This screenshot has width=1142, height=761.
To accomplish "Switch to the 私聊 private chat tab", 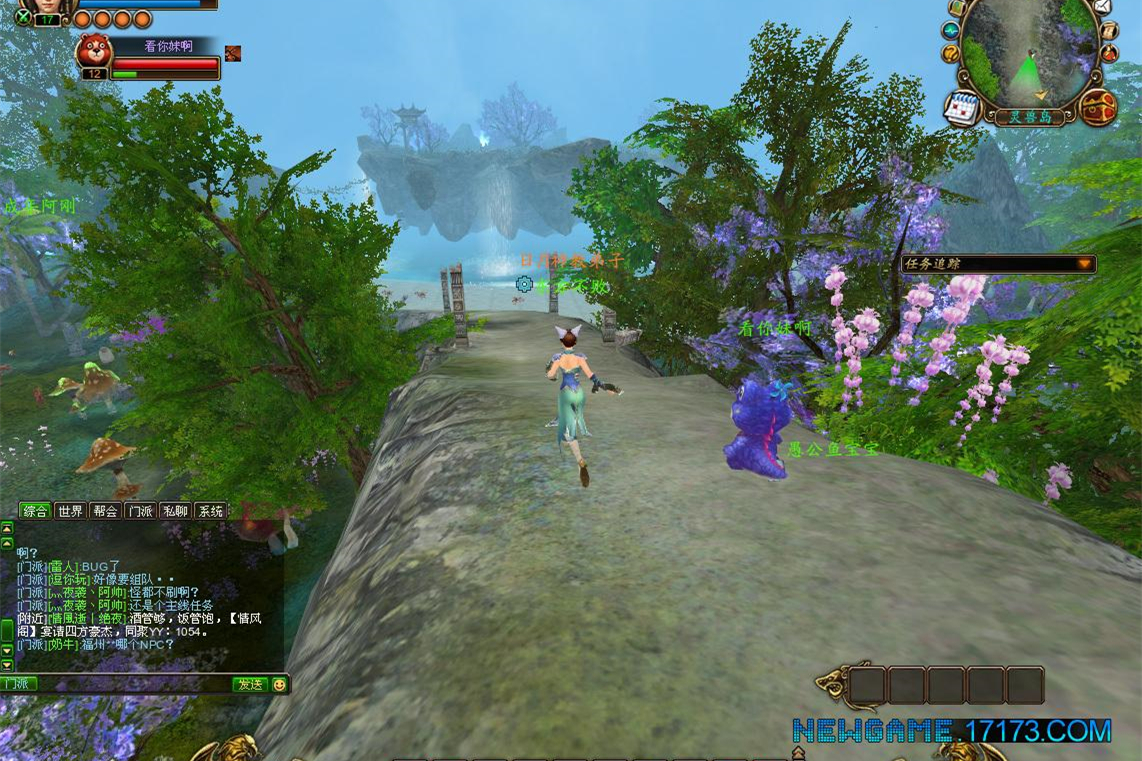I will [x=175, y=511].
